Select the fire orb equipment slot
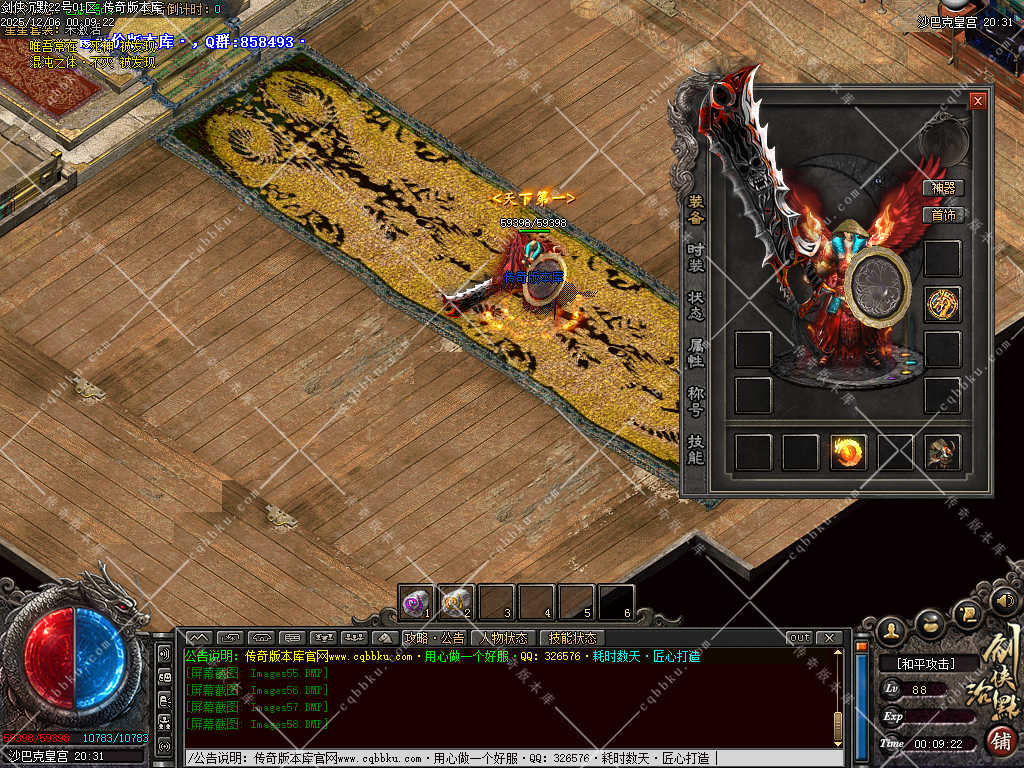 click(x=848, y=453)
